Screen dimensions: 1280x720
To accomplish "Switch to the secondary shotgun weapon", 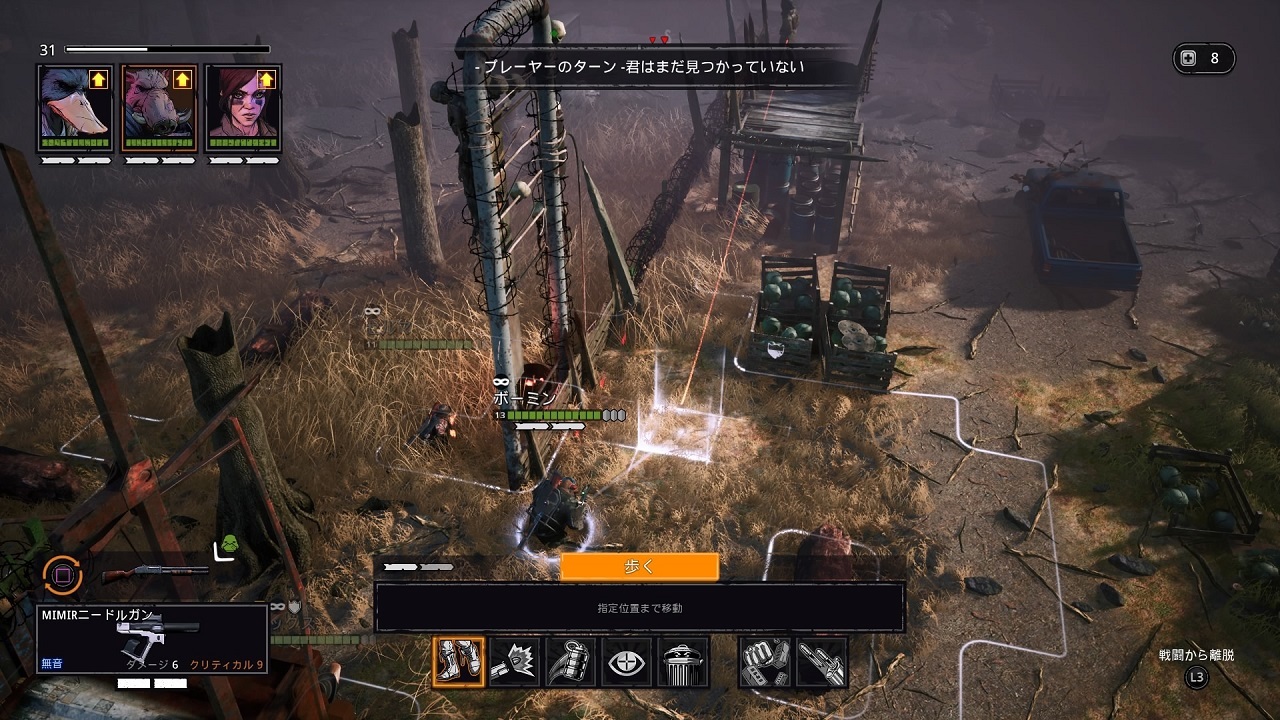I will coord(155,574).
